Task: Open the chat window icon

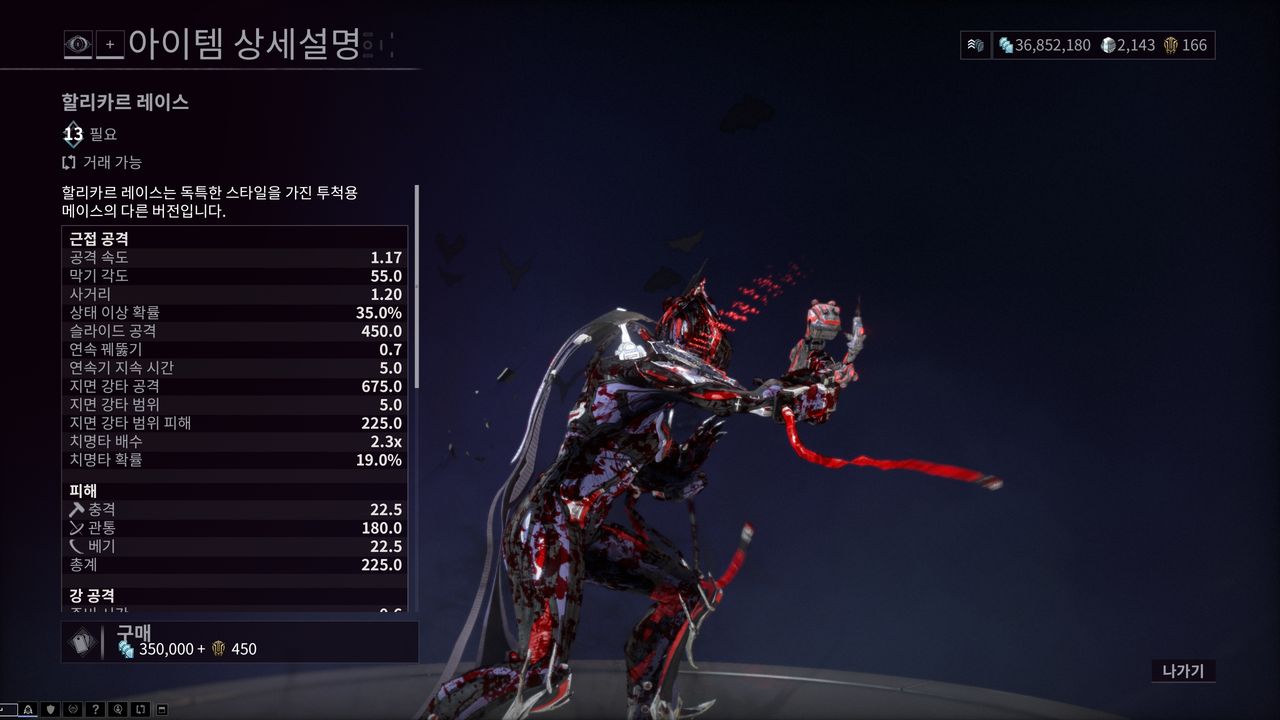Action: (8, 708)
